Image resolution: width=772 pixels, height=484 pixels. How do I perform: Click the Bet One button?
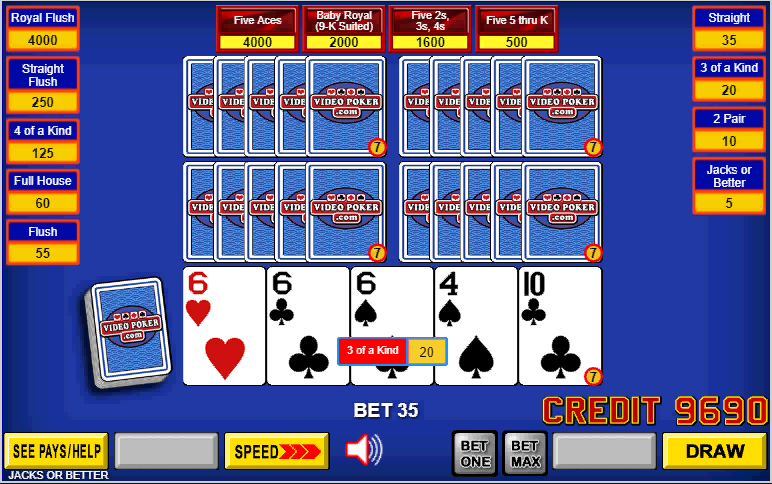(x=475, y=453)
